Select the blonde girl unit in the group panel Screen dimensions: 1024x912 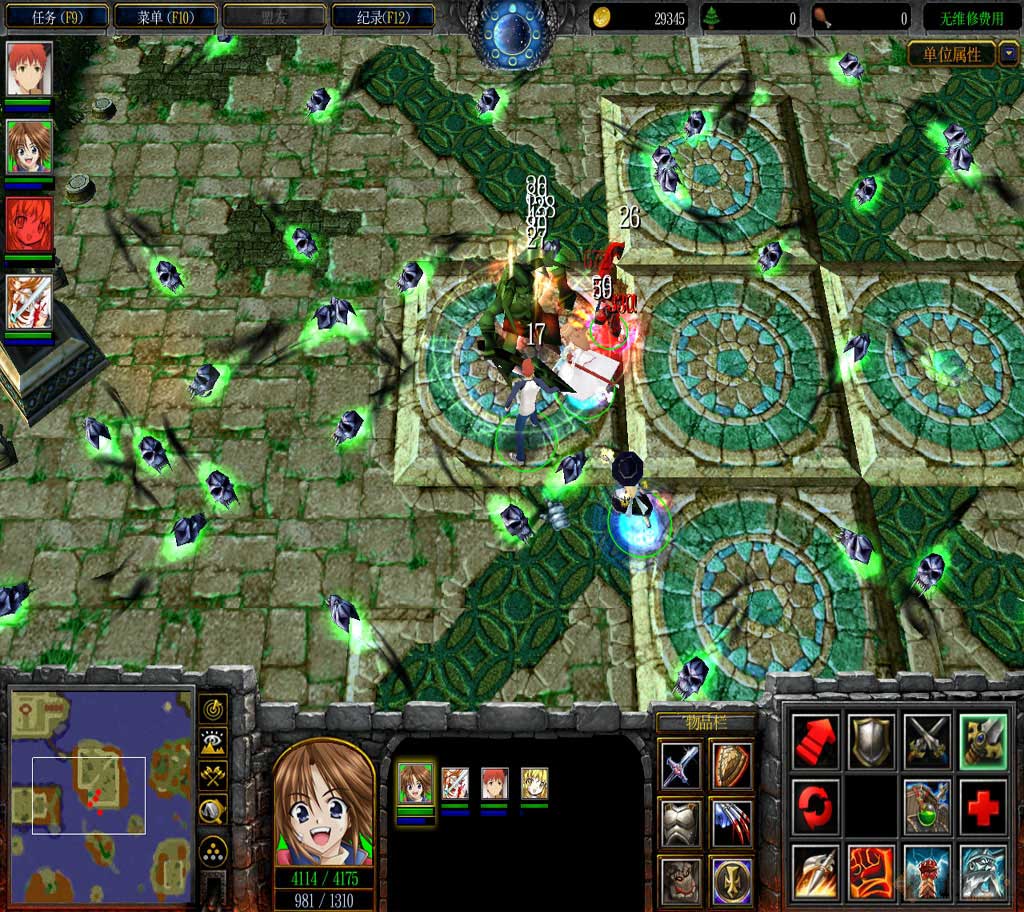click(x=534, y=783)
